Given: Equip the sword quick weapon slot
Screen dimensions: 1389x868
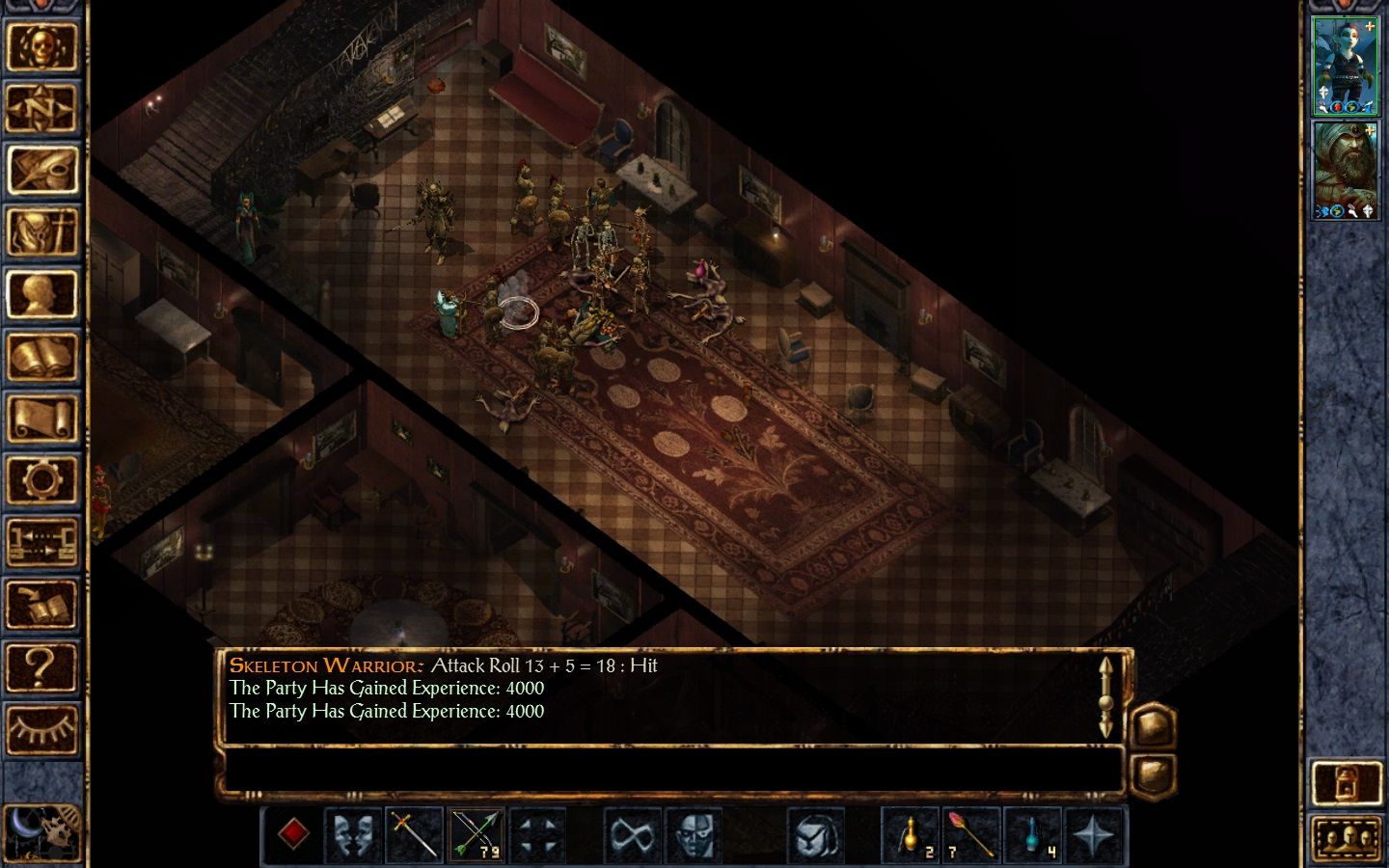Looking at the screenshot, I should 415,833.
